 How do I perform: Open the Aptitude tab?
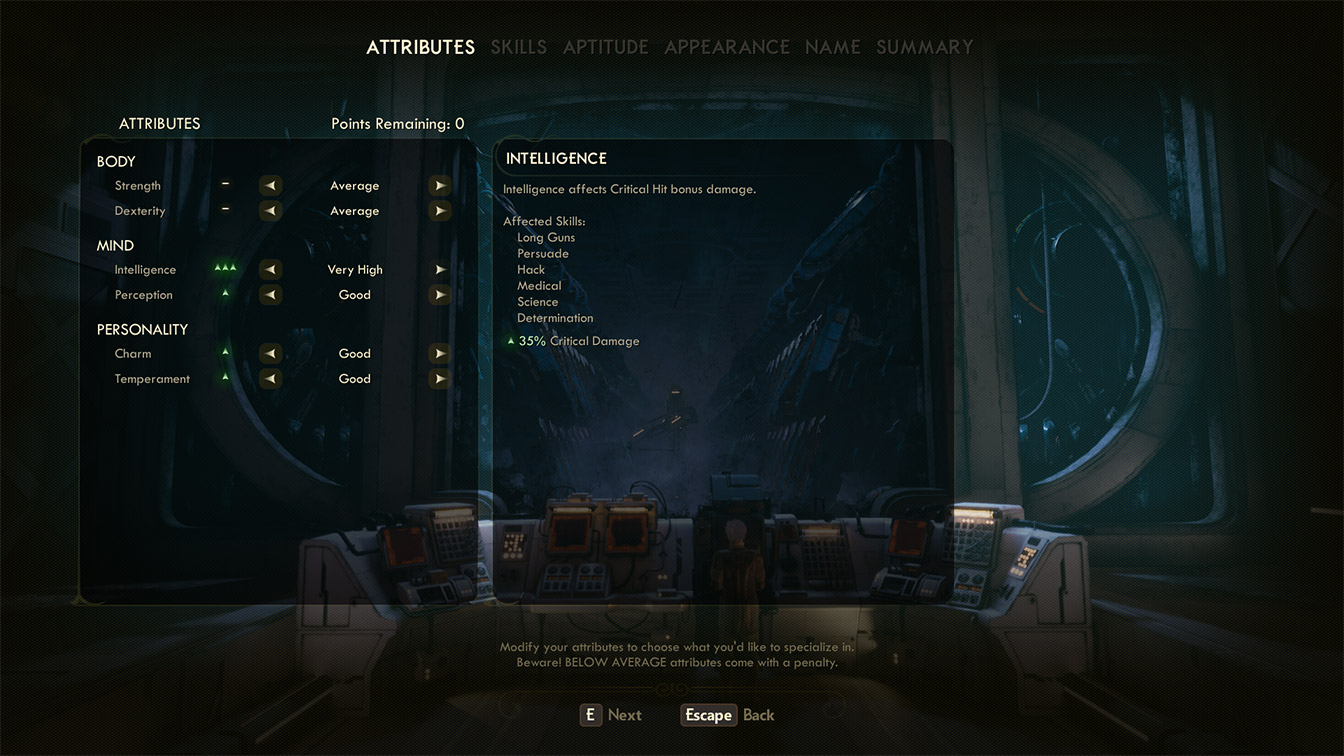click(x=605, y=47)
